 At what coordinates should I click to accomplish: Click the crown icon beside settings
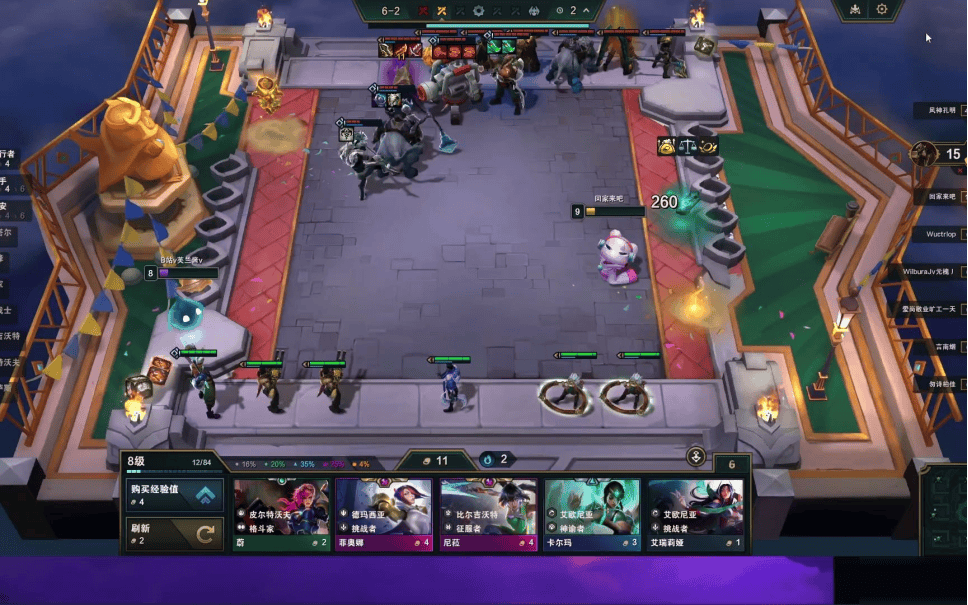(x=855, y=10)
